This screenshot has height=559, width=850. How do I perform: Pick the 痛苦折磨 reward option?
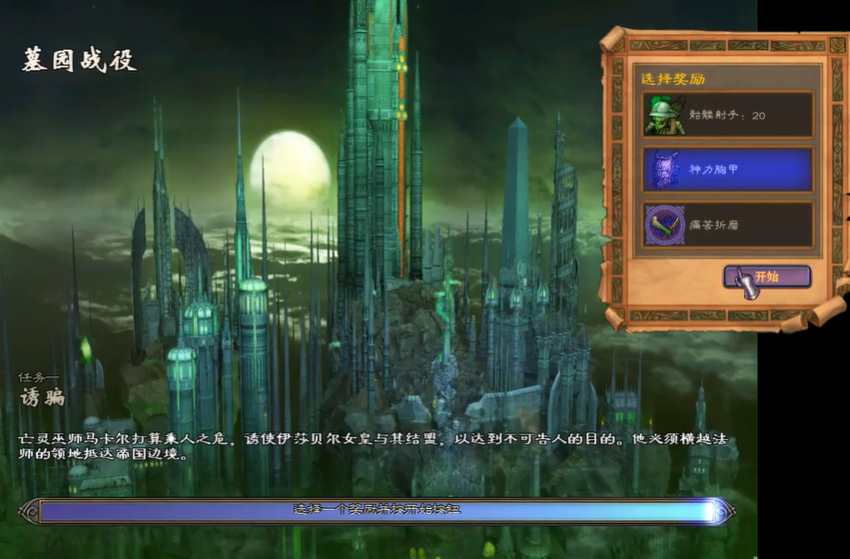coord(727,225)
